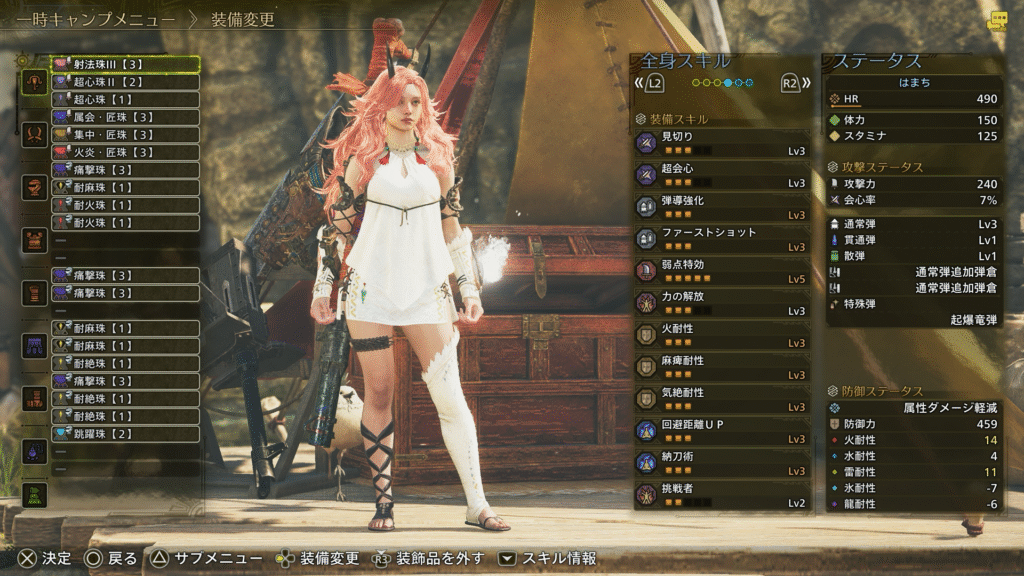1024x576 pixels.
Task: Open the yellow chat bubble icon
Action: pos(997,21)
